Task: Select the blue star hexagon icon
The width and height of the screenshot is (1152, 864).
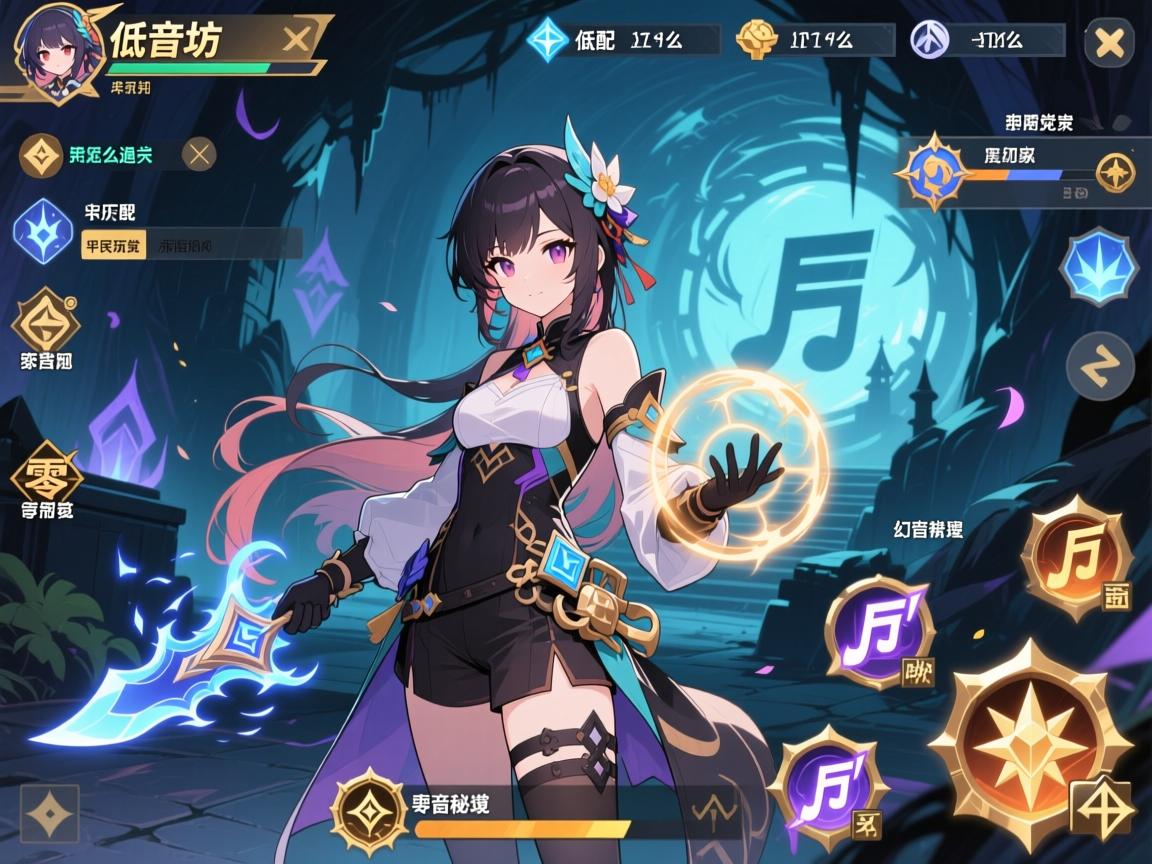Action: click(43, 230)
